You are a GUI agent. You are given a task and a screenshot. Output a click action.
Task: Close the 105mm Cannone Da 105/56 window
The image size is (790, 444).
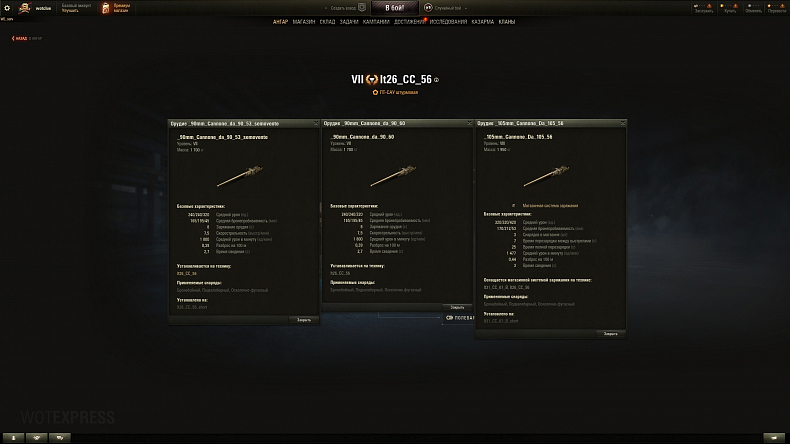point(610,334)
